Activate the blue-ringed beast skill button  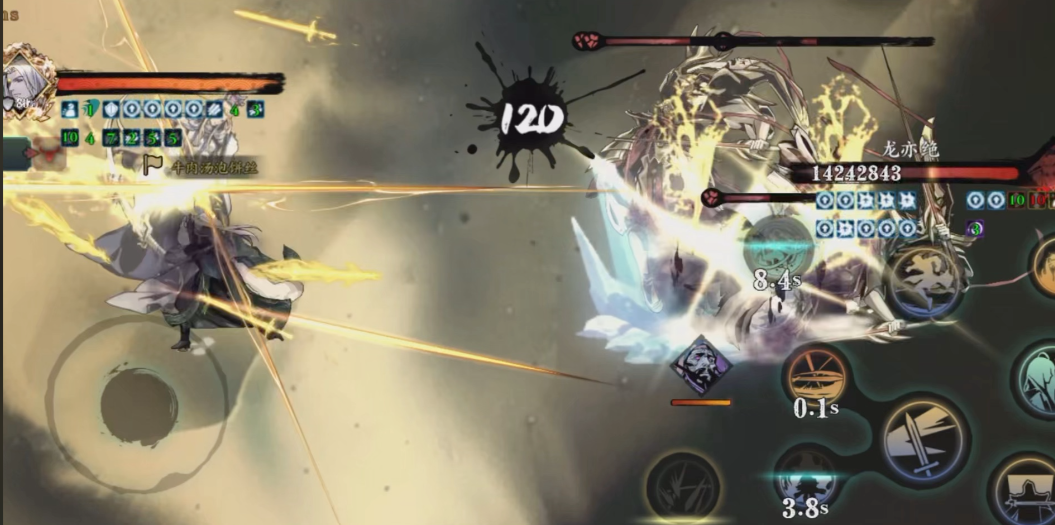(923, 281)
